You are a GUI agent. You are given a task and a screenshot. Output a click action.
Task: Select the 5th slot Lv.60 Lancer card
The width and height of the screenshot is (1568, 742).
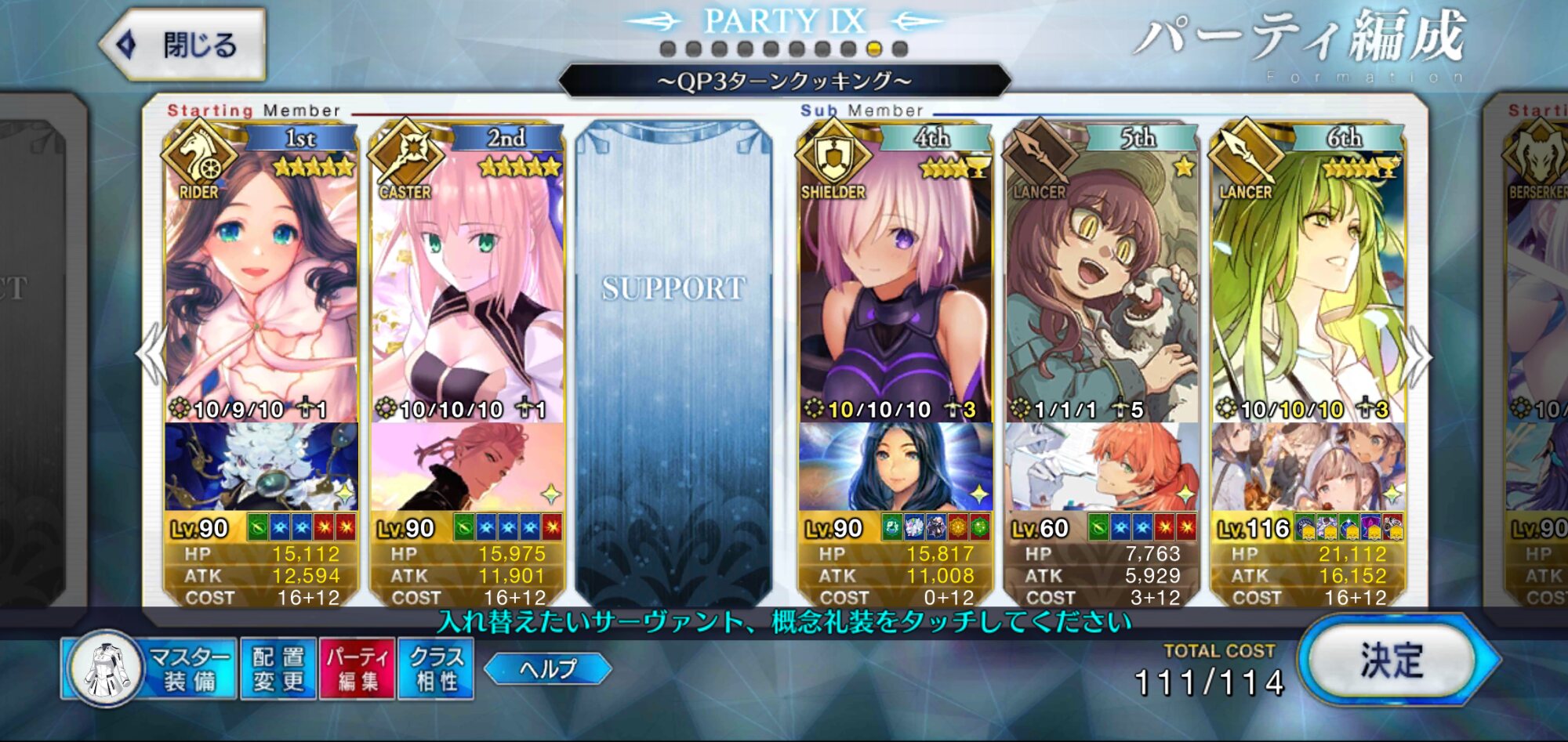[x=1102, y=282]
